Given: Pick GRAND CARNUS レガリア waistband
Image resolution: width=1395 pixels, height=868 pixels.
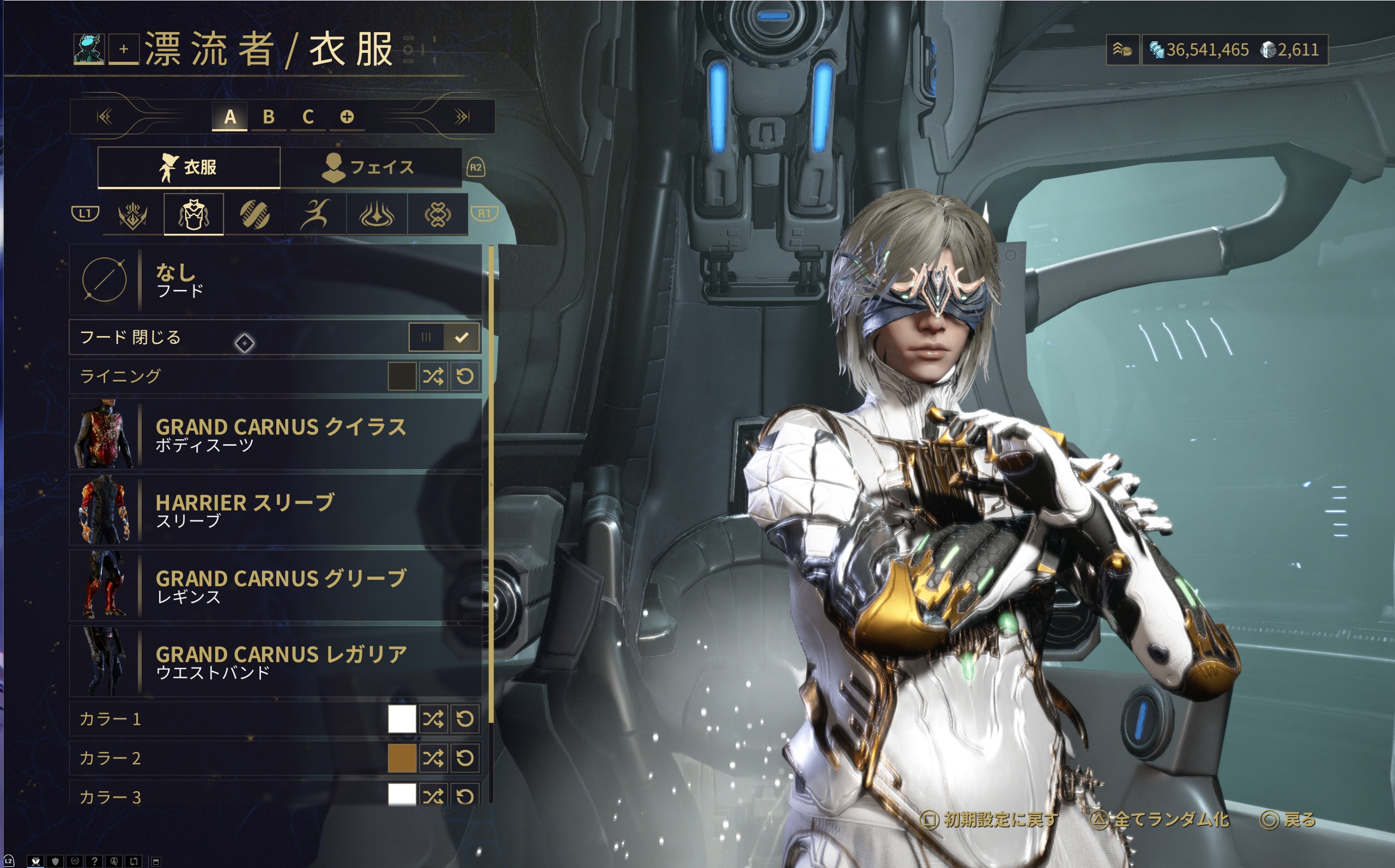Looking at the screenshot, I should [276, 662].
